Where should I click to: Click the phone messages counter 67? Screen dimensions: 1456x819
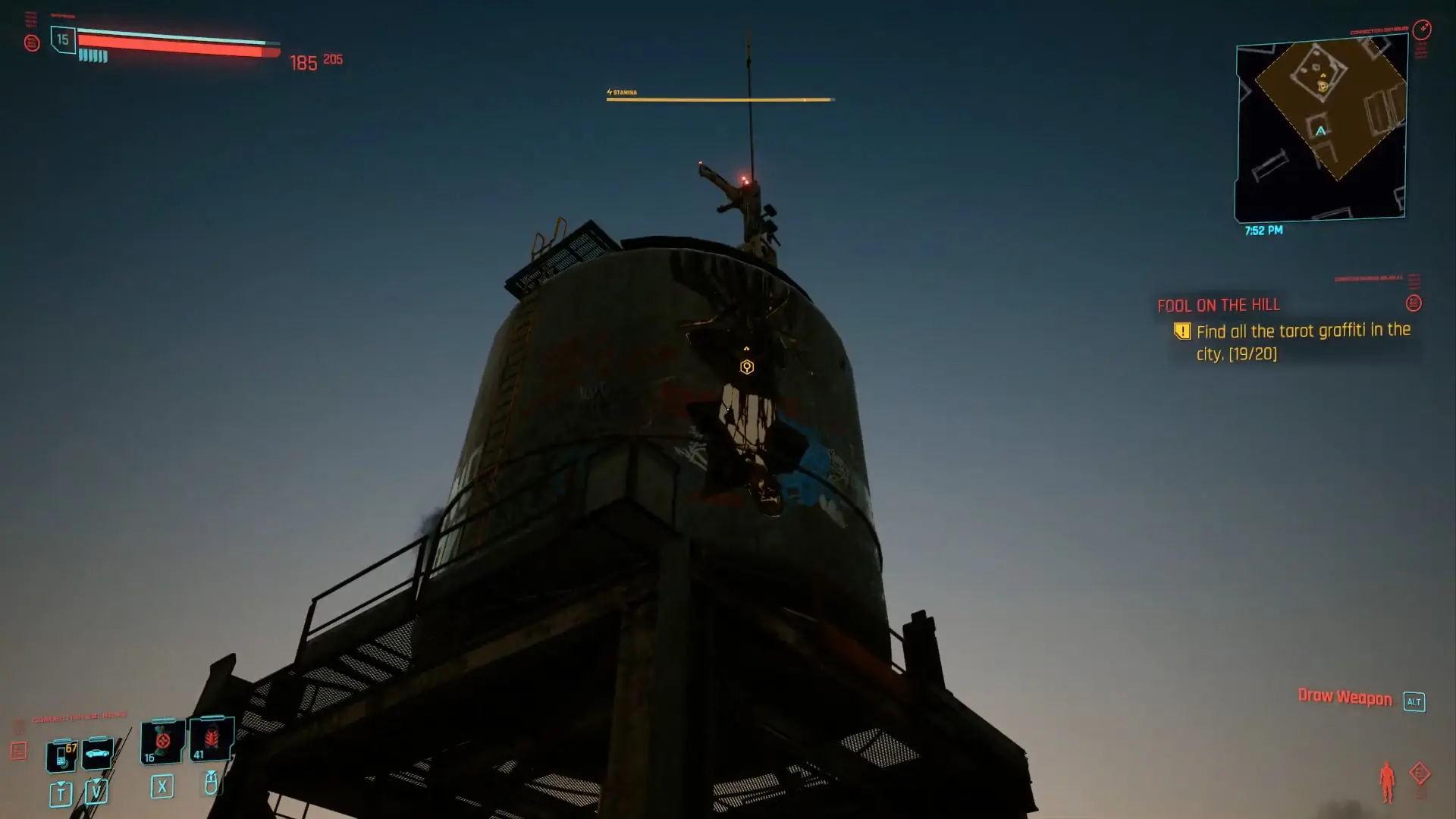click(x=70, y=747)
